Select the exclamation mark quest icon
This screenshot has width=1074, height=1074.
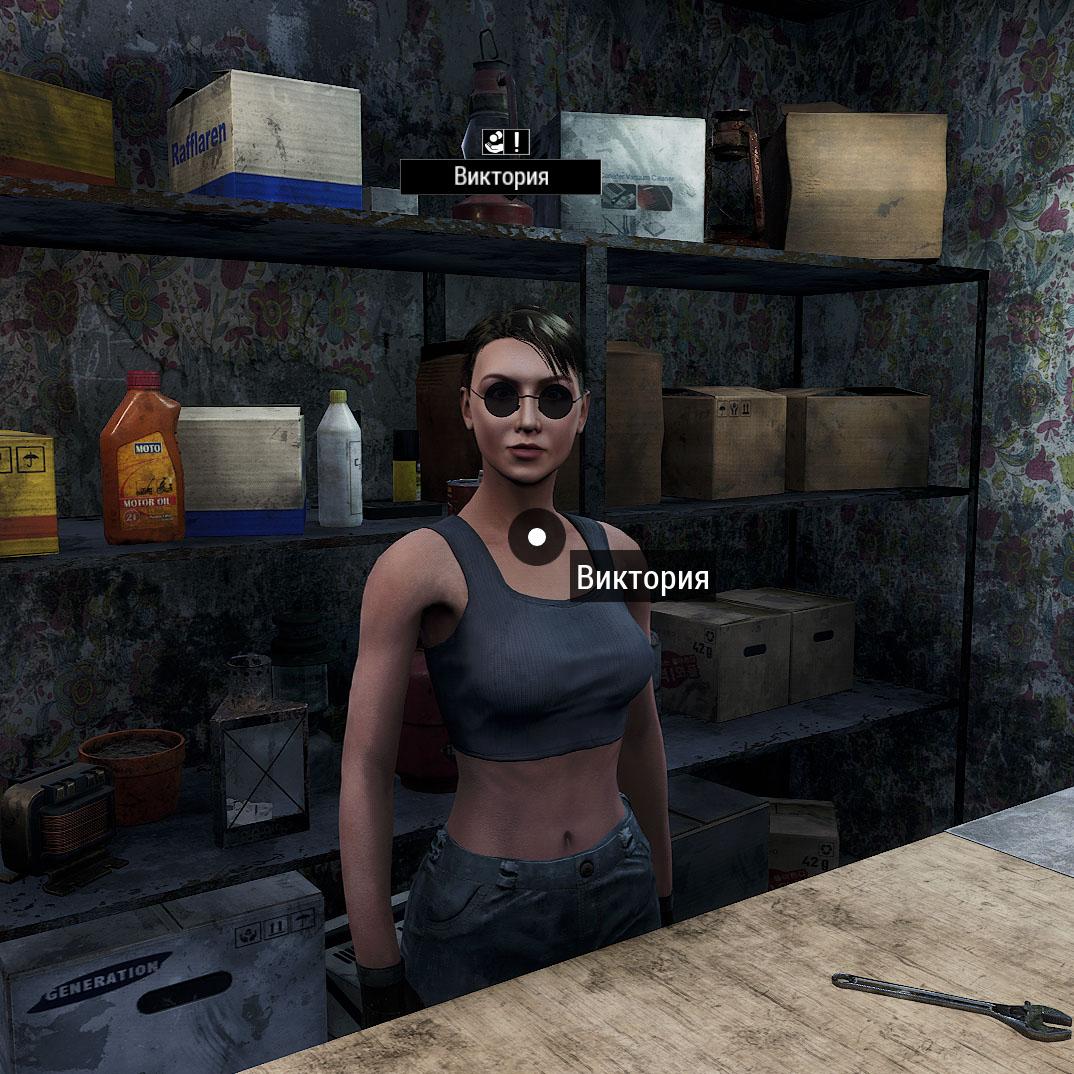coord(517,141)
